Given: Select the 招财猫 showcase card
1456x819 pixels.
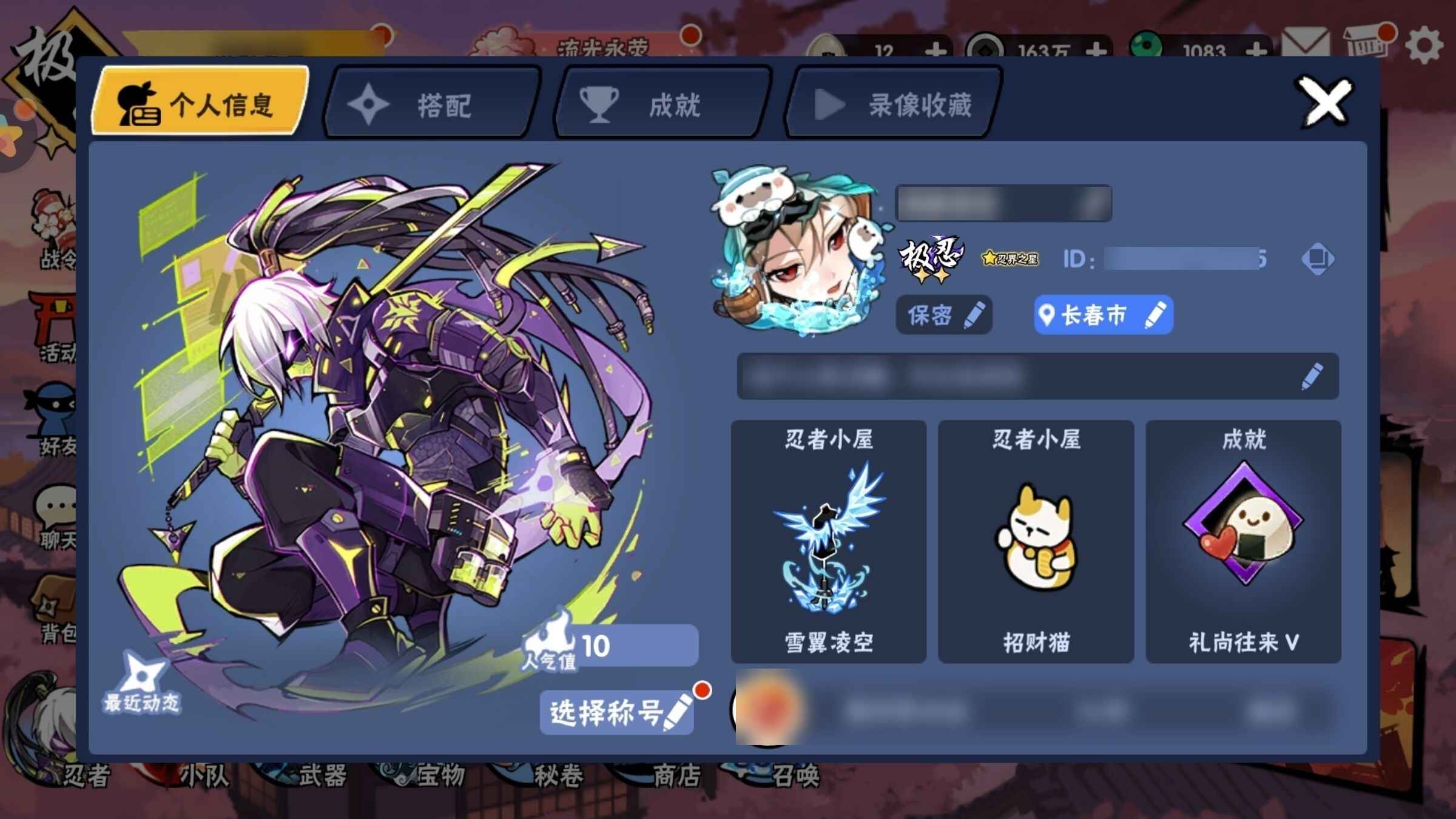Looking at the screenshot, I should click(1036, 541).
